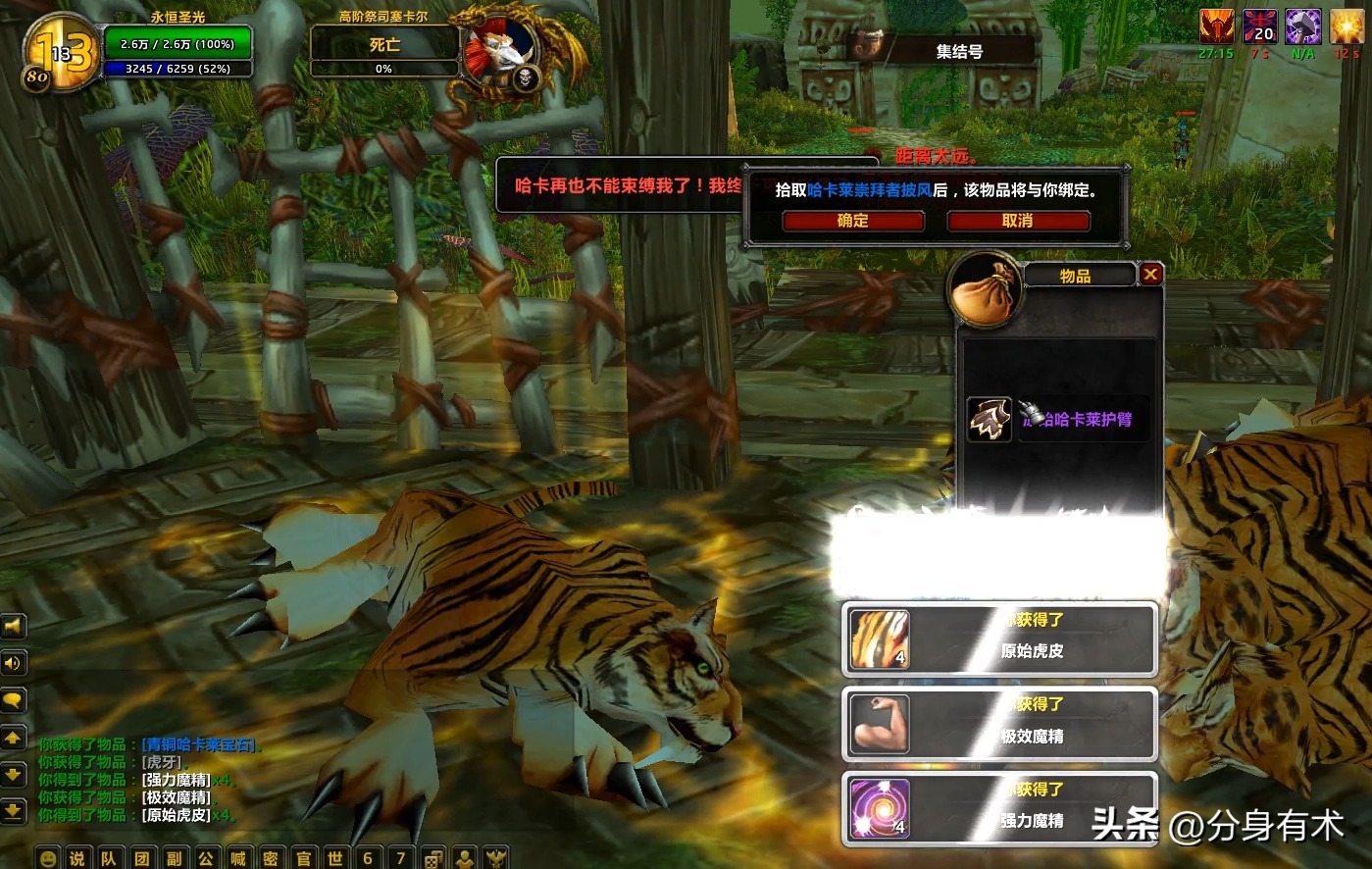Click the bag icon on the loot window

(986, 289)
